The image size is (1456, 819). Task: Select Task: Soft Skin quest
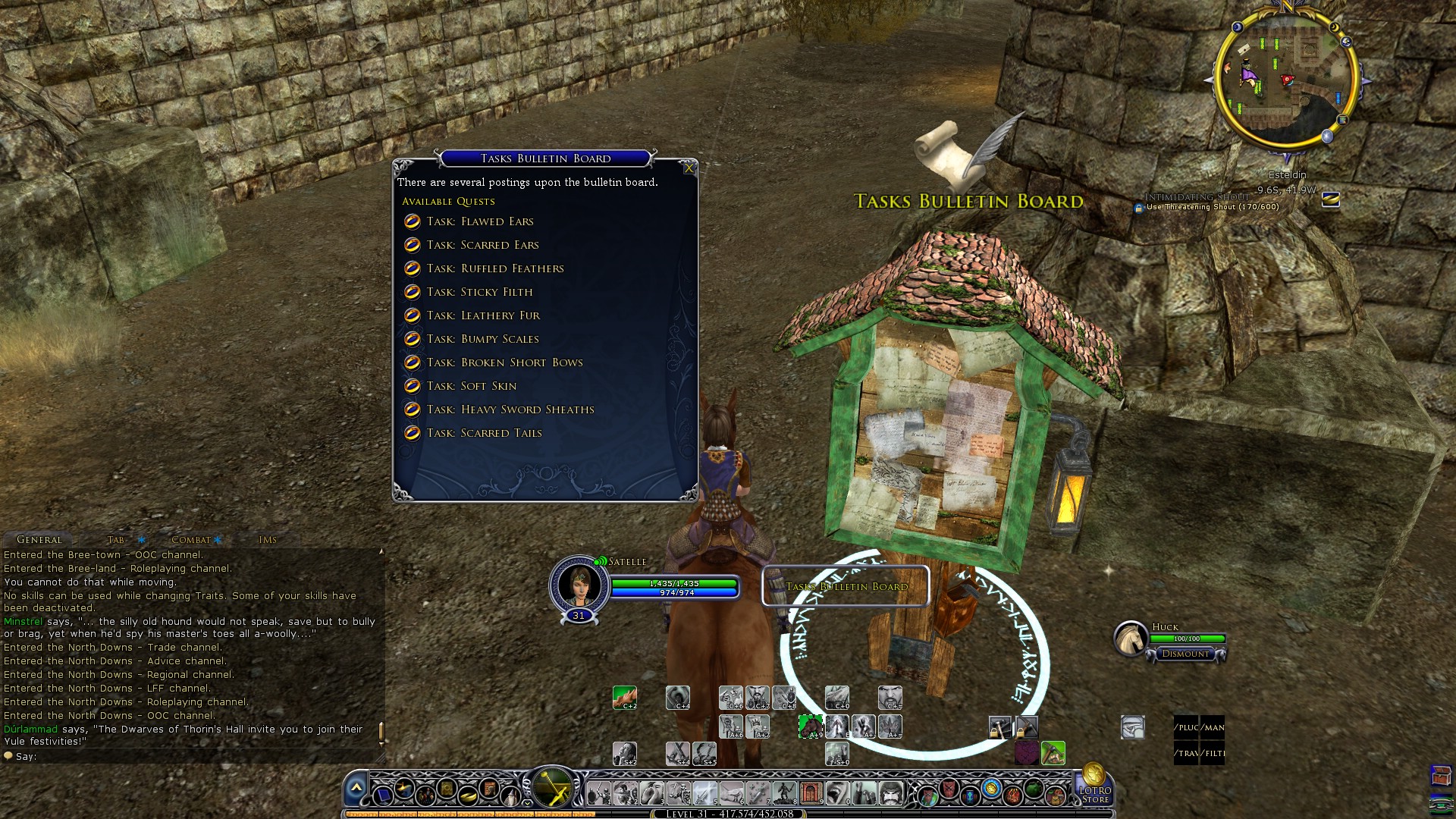click(x=471, y=386)
